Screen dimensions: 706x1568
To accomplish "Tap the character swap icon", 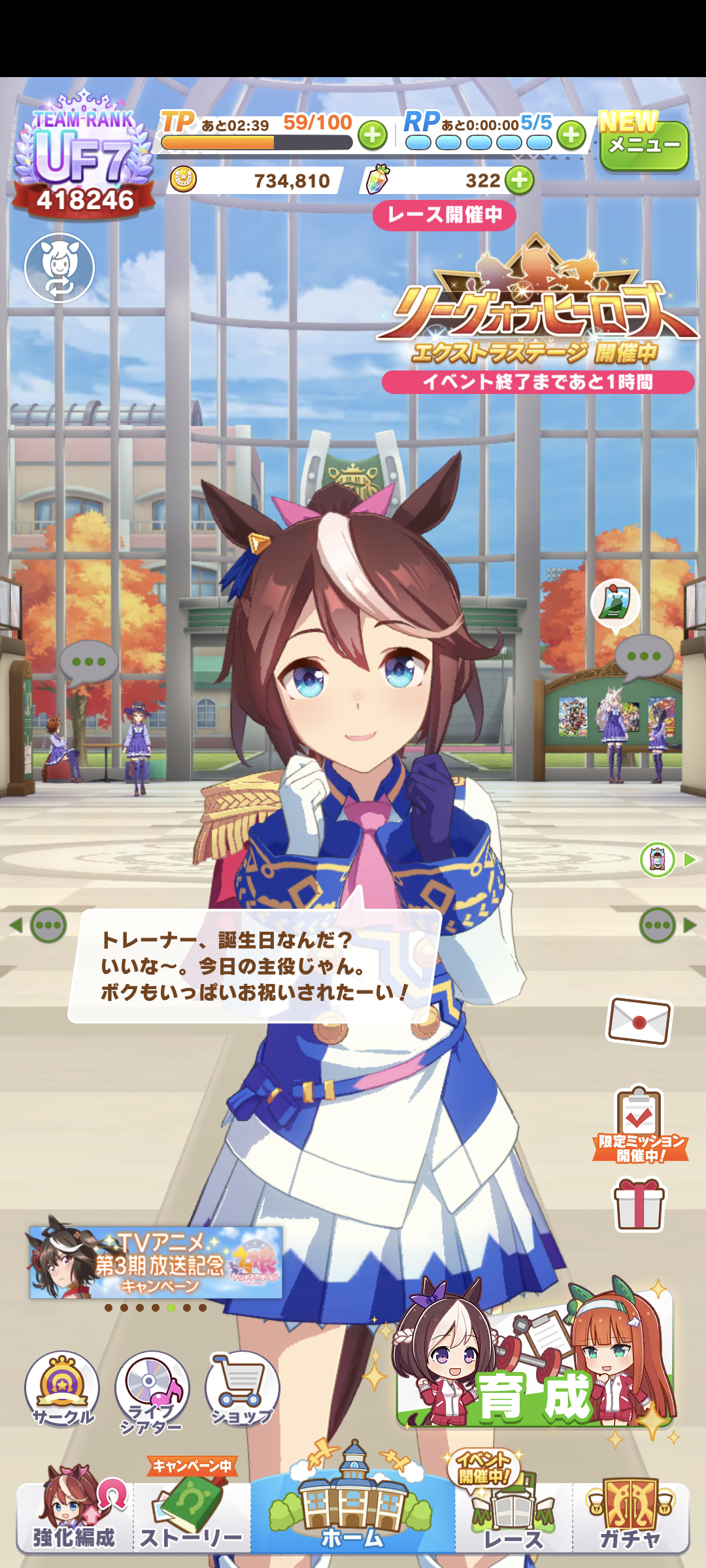I will pyautogui.click(x=59, y=268).
